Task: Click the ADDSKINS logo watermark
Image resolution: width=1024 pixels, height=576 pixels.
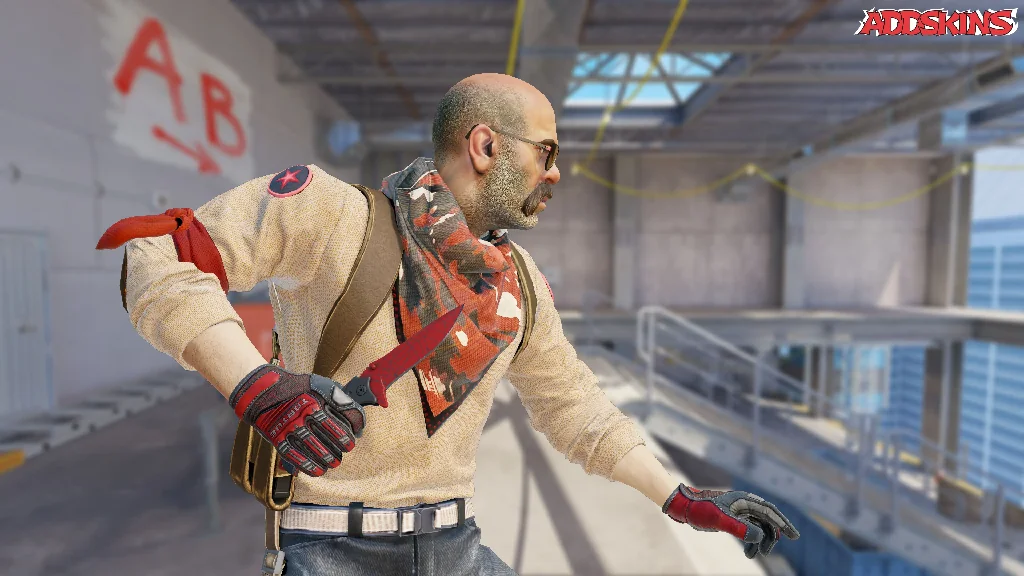Action: coord(936,22)
